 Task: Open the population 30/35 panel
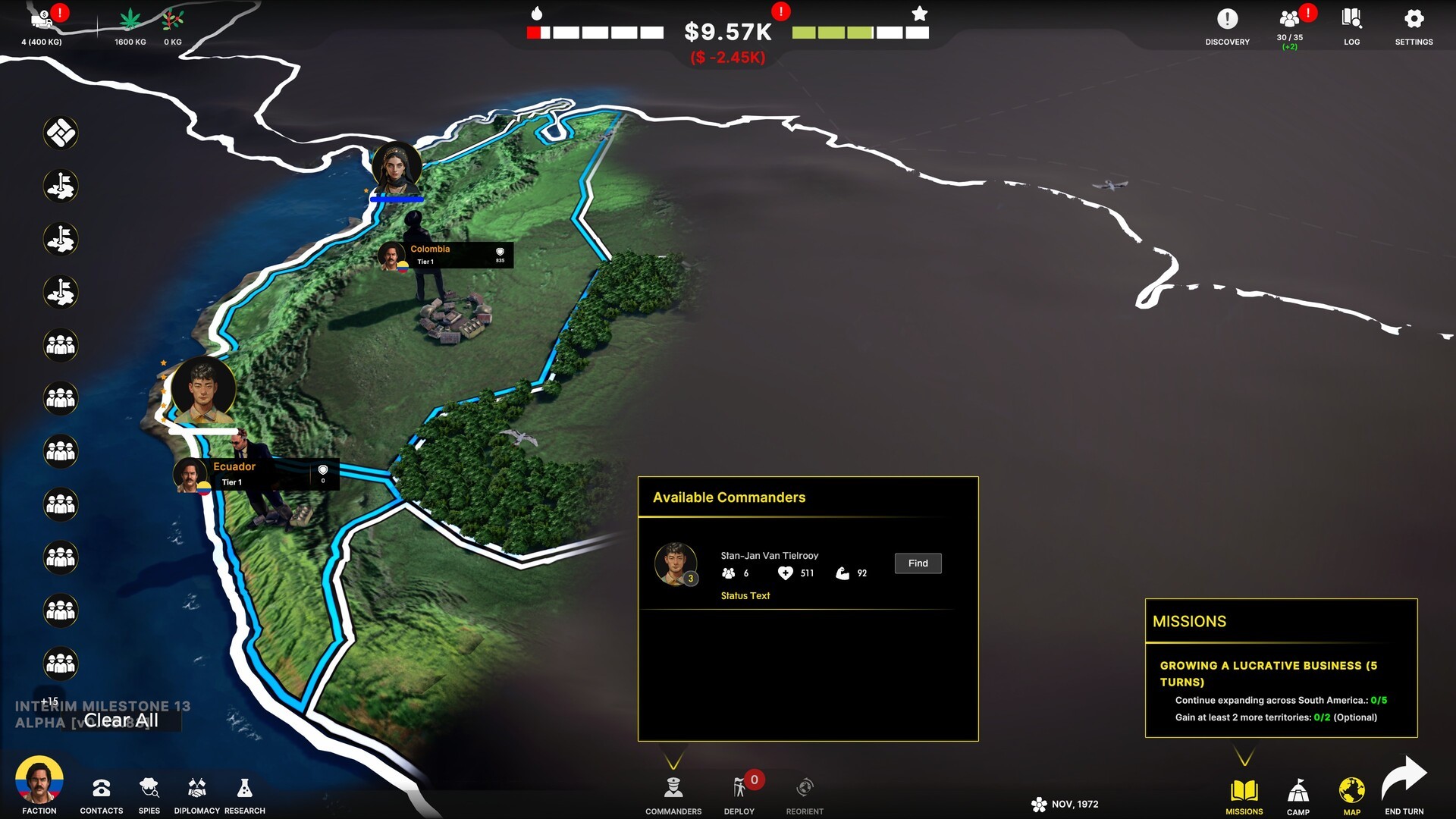click(1289, 27)
